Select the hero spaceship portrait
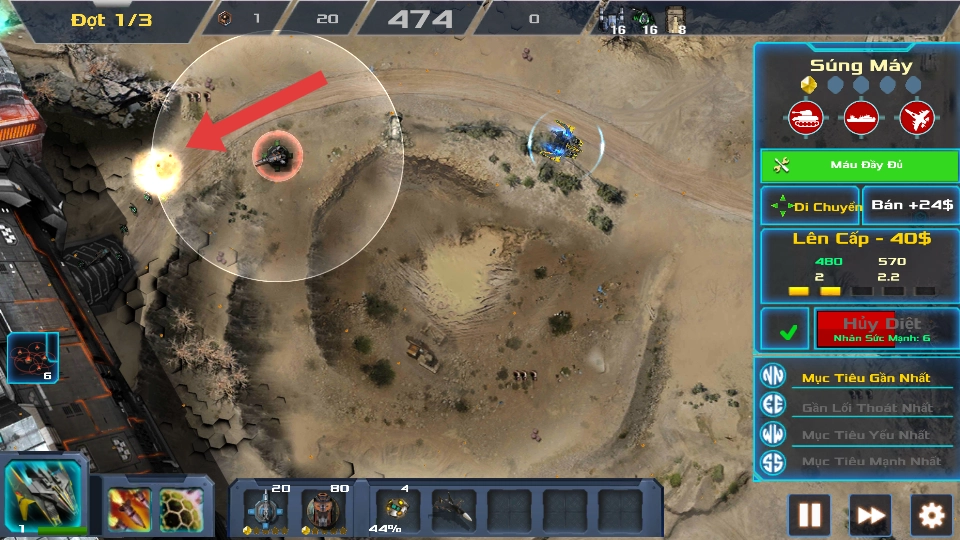Image resolution: width=960 pixels, height=540 pixels. (45, 497)
